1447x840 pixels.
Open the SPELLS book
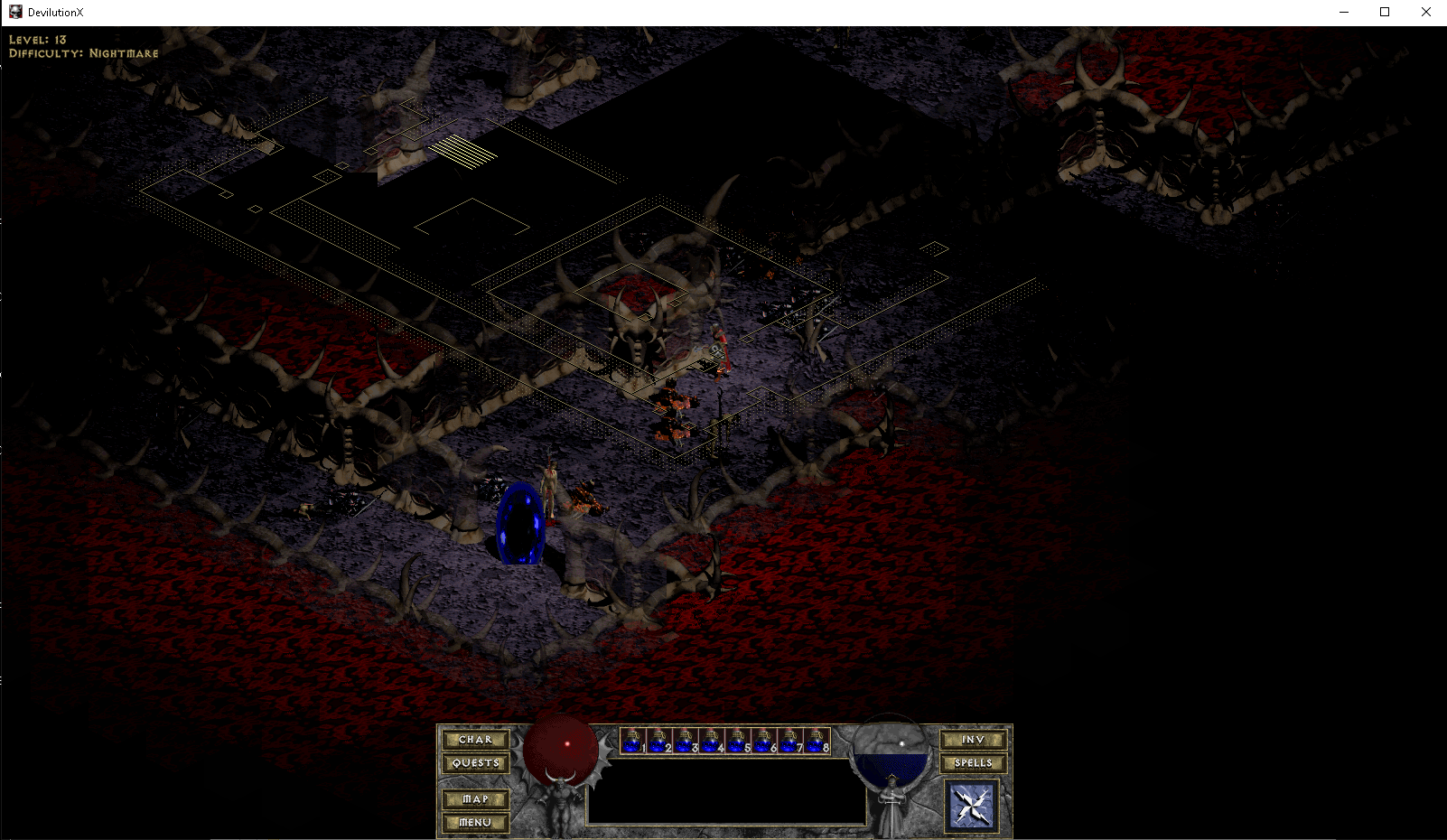click(x=974, y=762)
